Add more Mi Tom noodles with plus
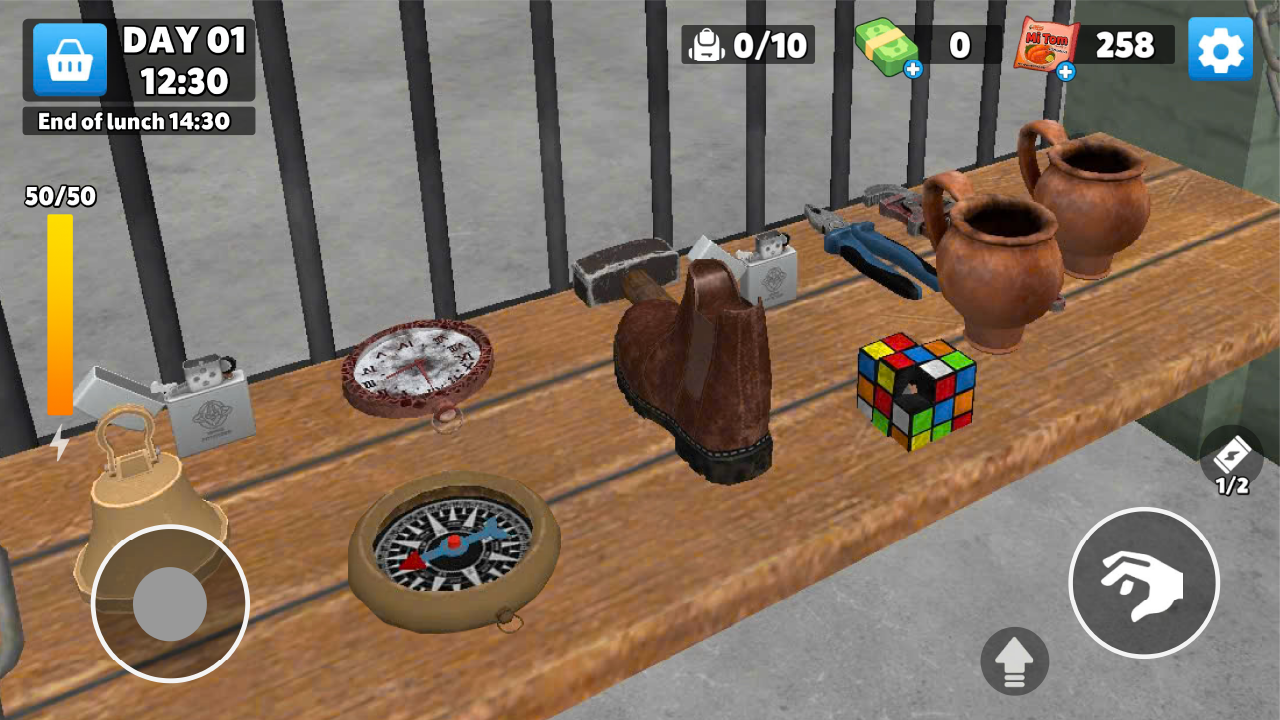This screenshot has height=720, width=1280. pyautogui.click(x=1066, y=71)
